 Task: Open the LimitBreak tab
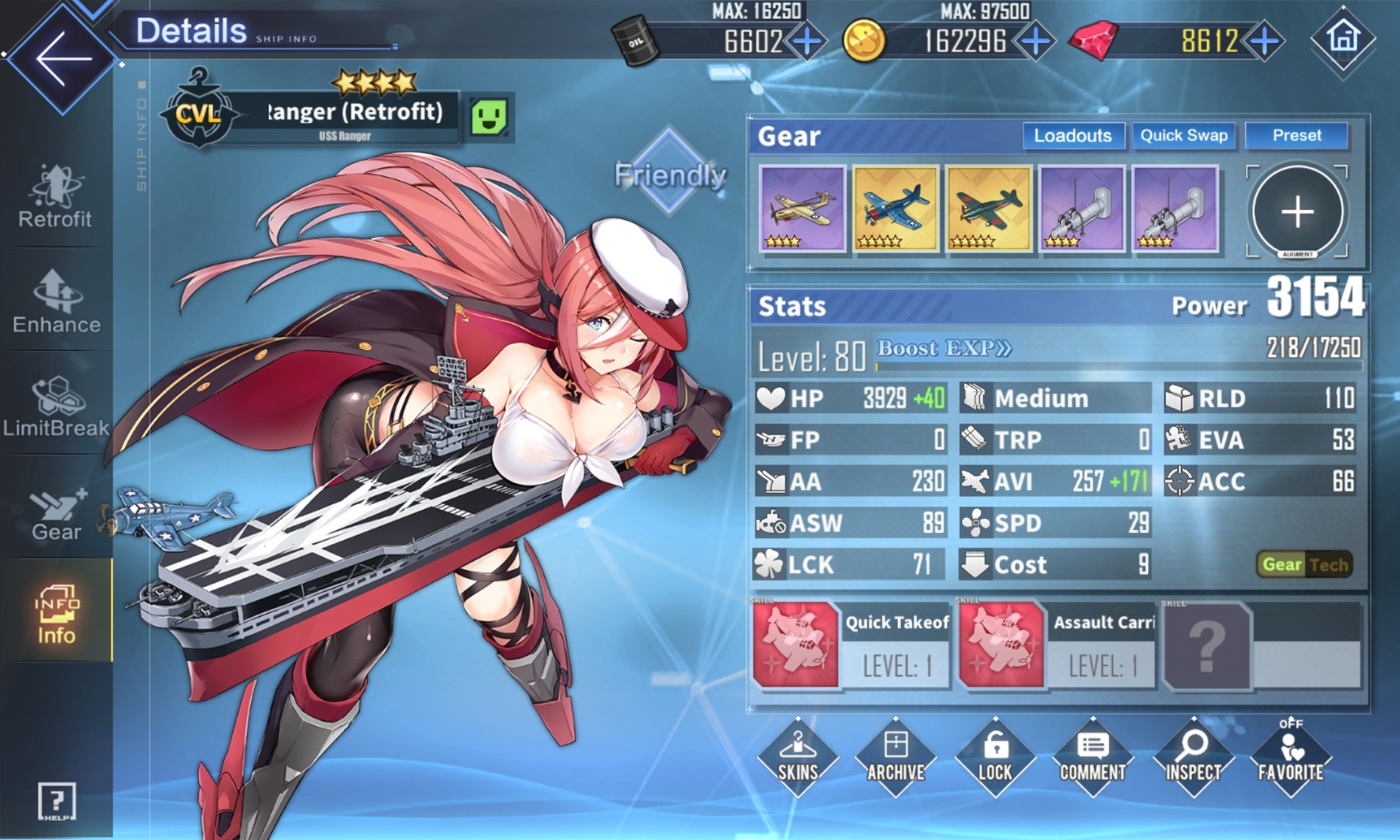click(x=56, y=407)
